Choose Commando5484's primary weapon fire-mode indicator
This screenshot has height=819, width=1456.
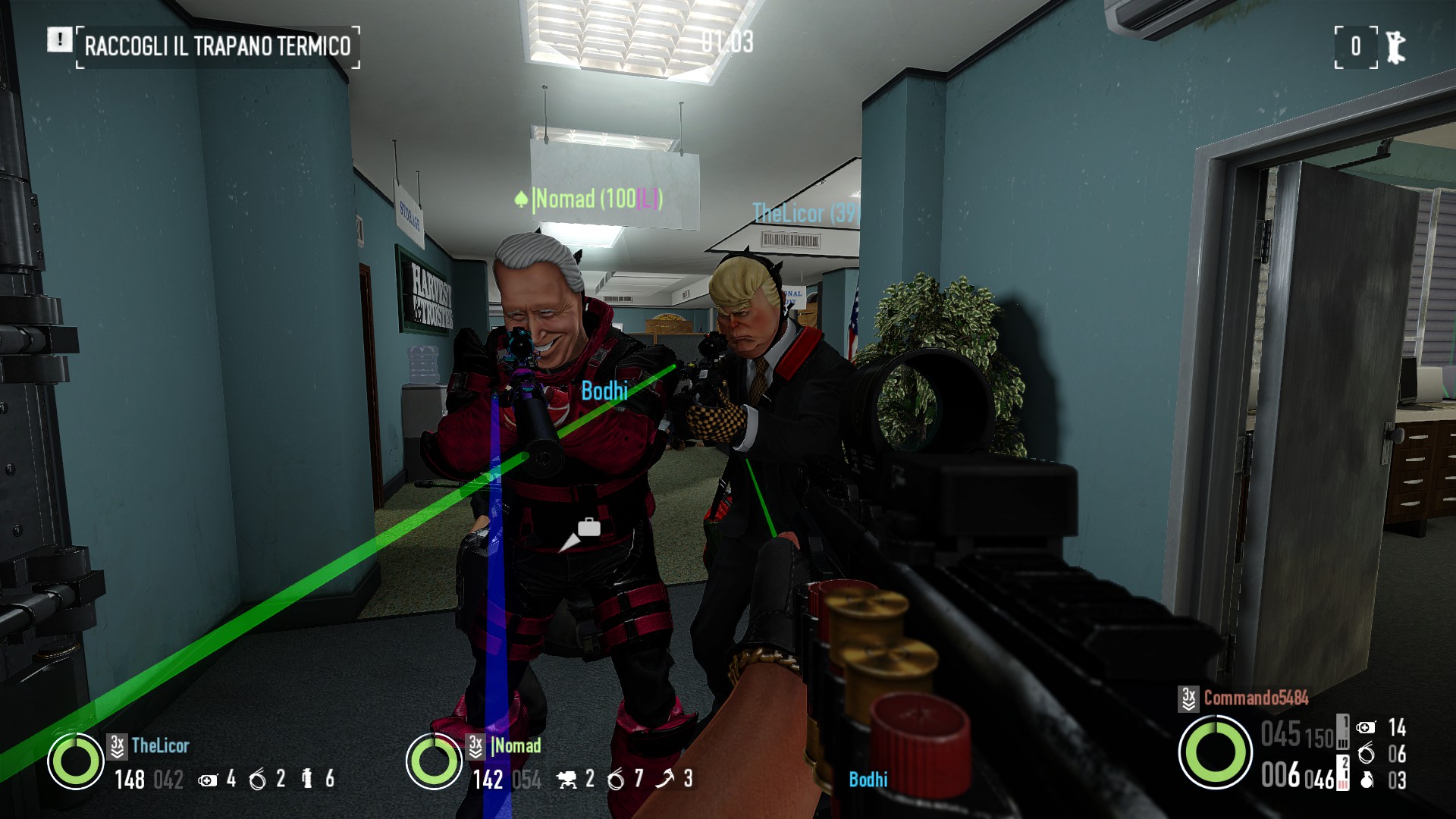(1343, 732)
